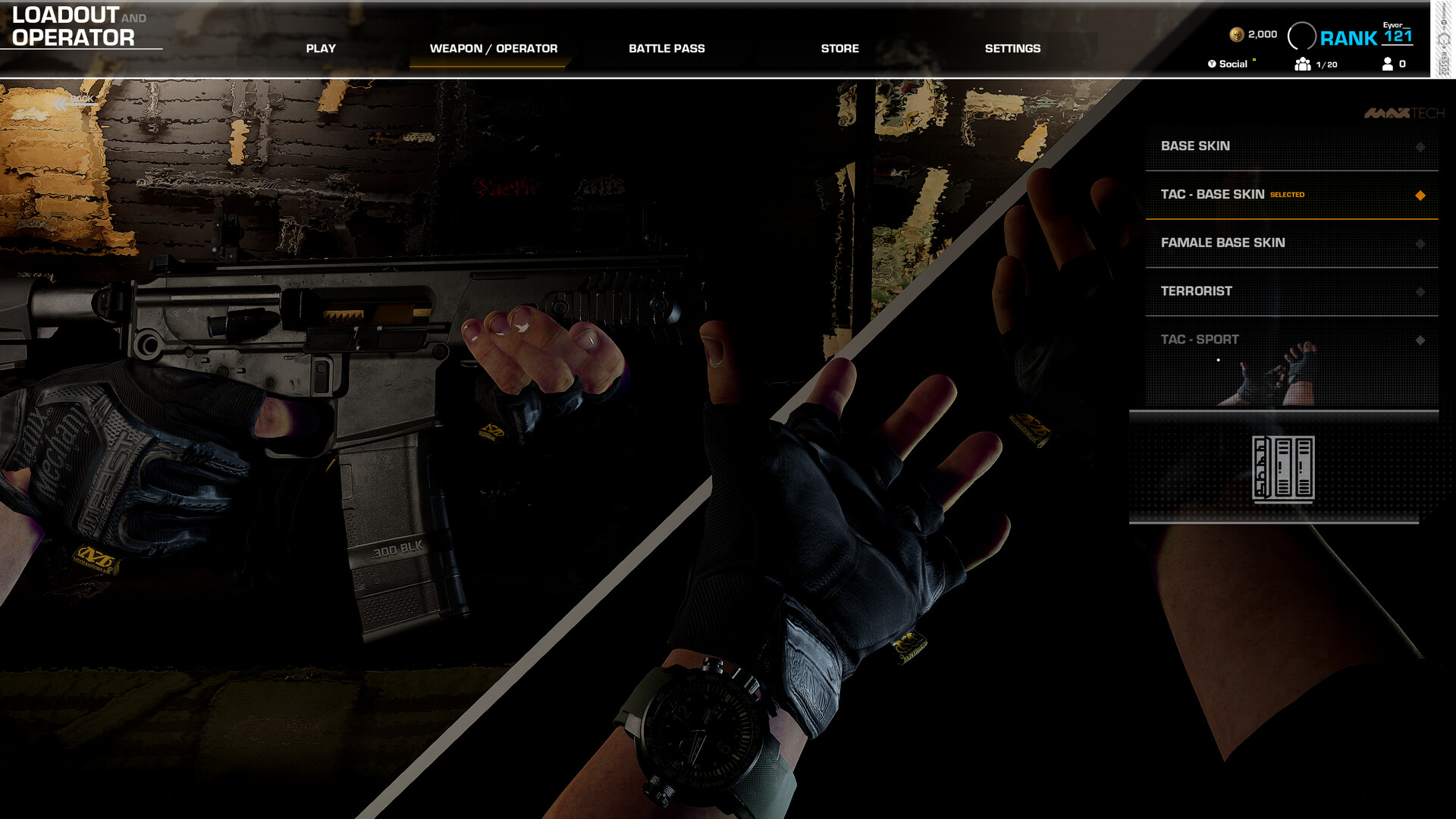Open Settings from the top bar
1456x819 pixels.
(1013, 48)
